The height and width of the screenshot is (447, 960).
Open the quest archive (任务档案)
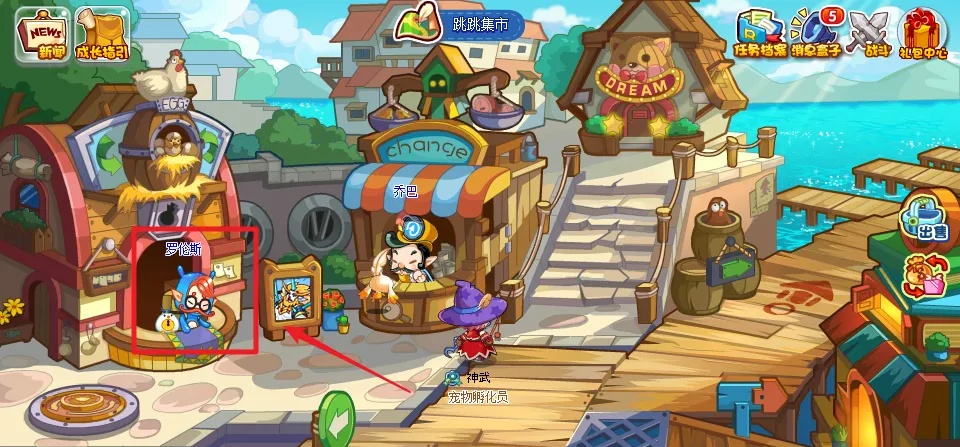(758, 33)
